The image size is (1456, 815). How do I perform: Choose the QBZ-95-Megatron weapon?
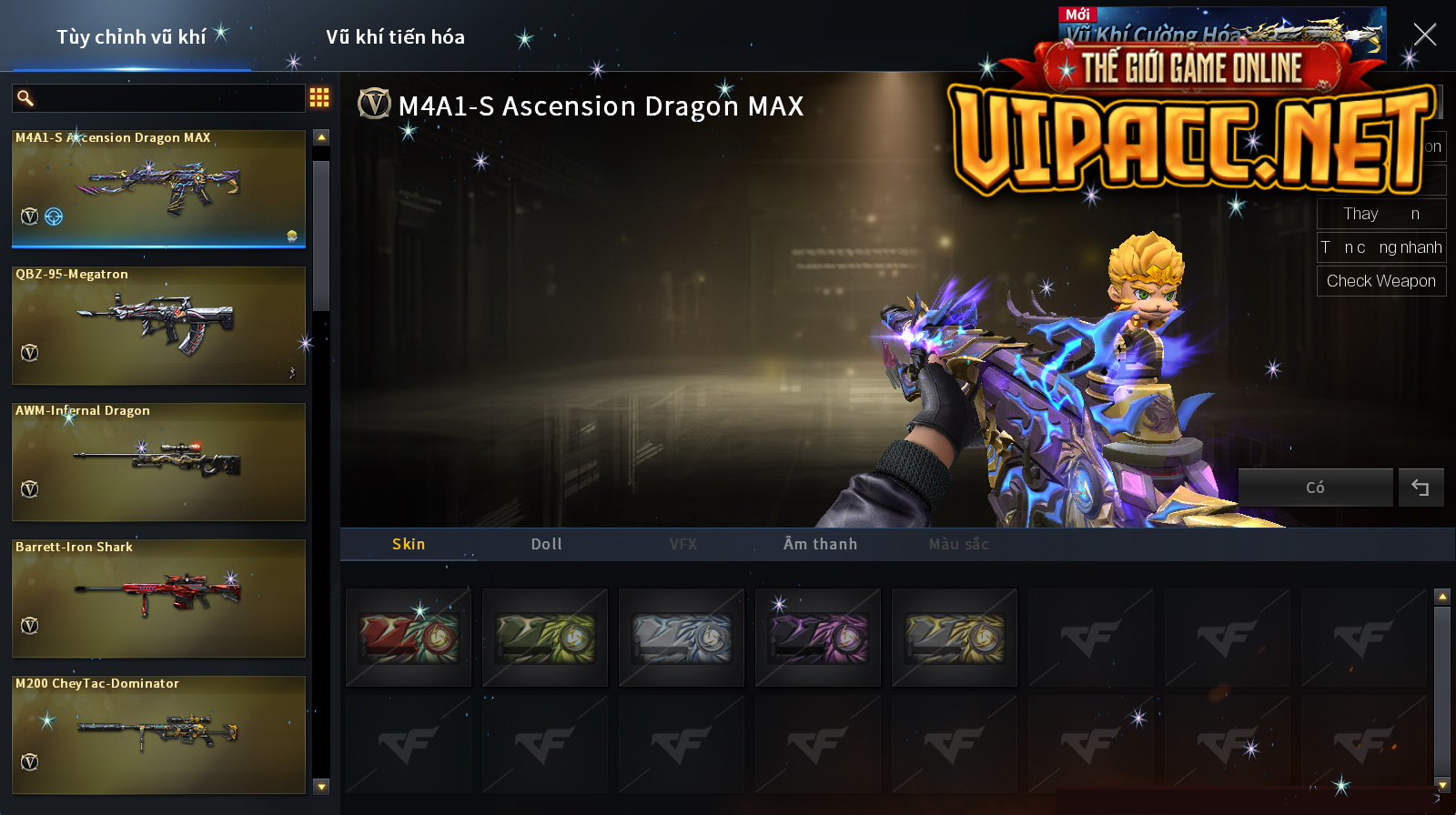[x=158, y=325]
